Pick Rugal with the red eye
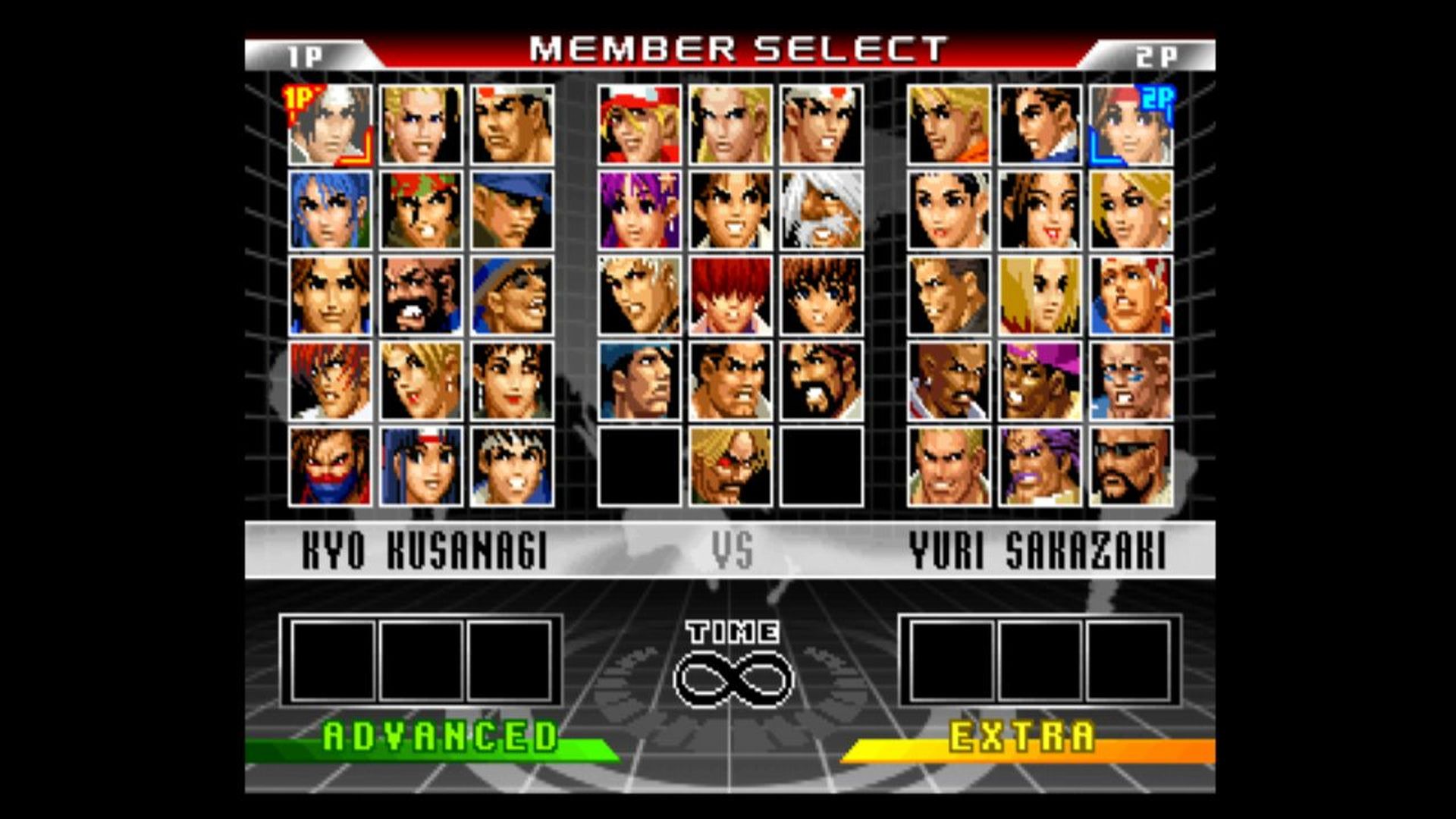This screenshot has width=1456, height=819. 730,466
